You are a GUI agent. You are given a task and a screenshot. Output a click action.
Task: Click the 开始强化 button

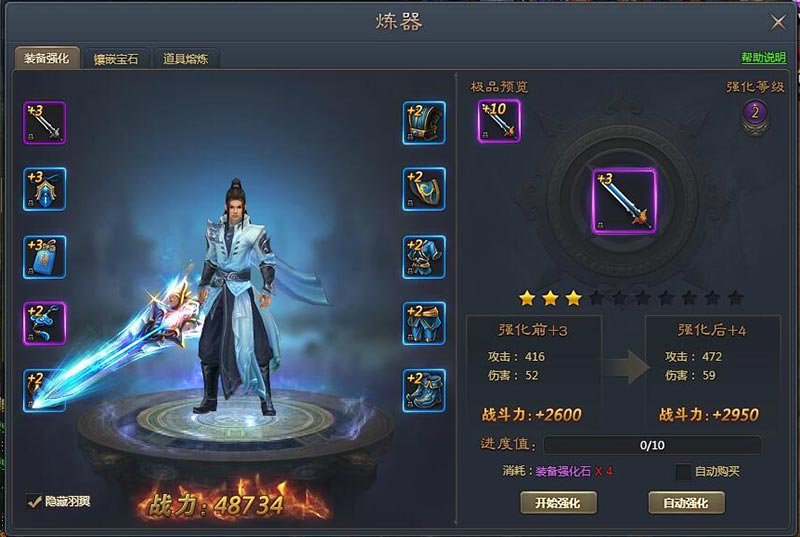(557, 502)
